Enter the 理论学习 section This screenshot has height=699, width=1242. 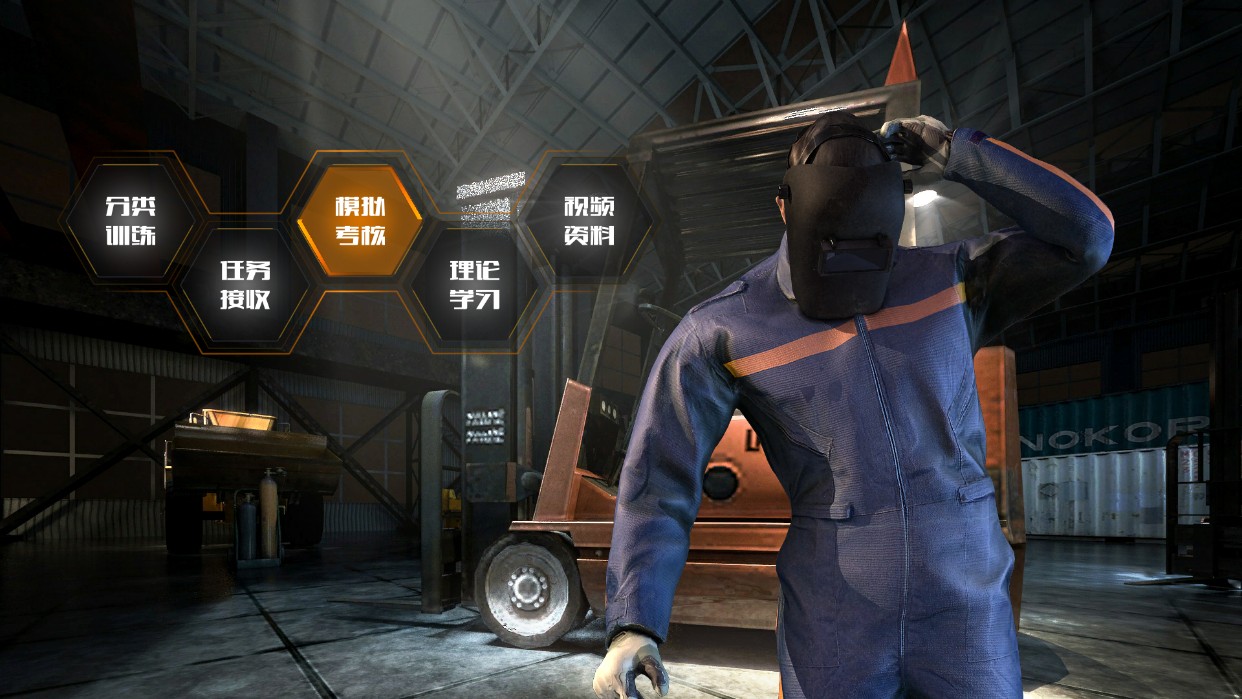point(474,284)
